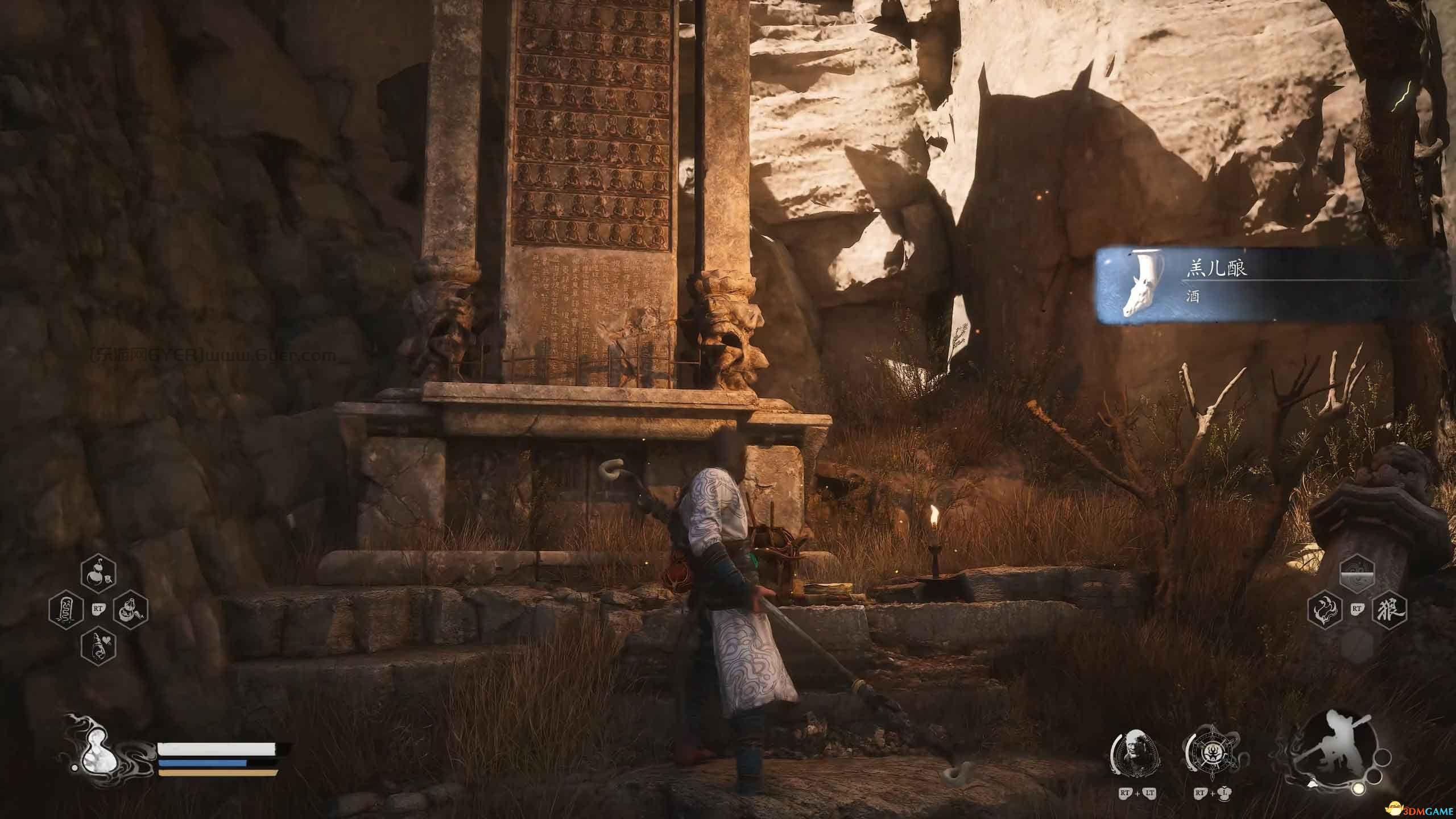
Task: Activate the 狼 wolf transformation spell
Action: coord(1389,611)
